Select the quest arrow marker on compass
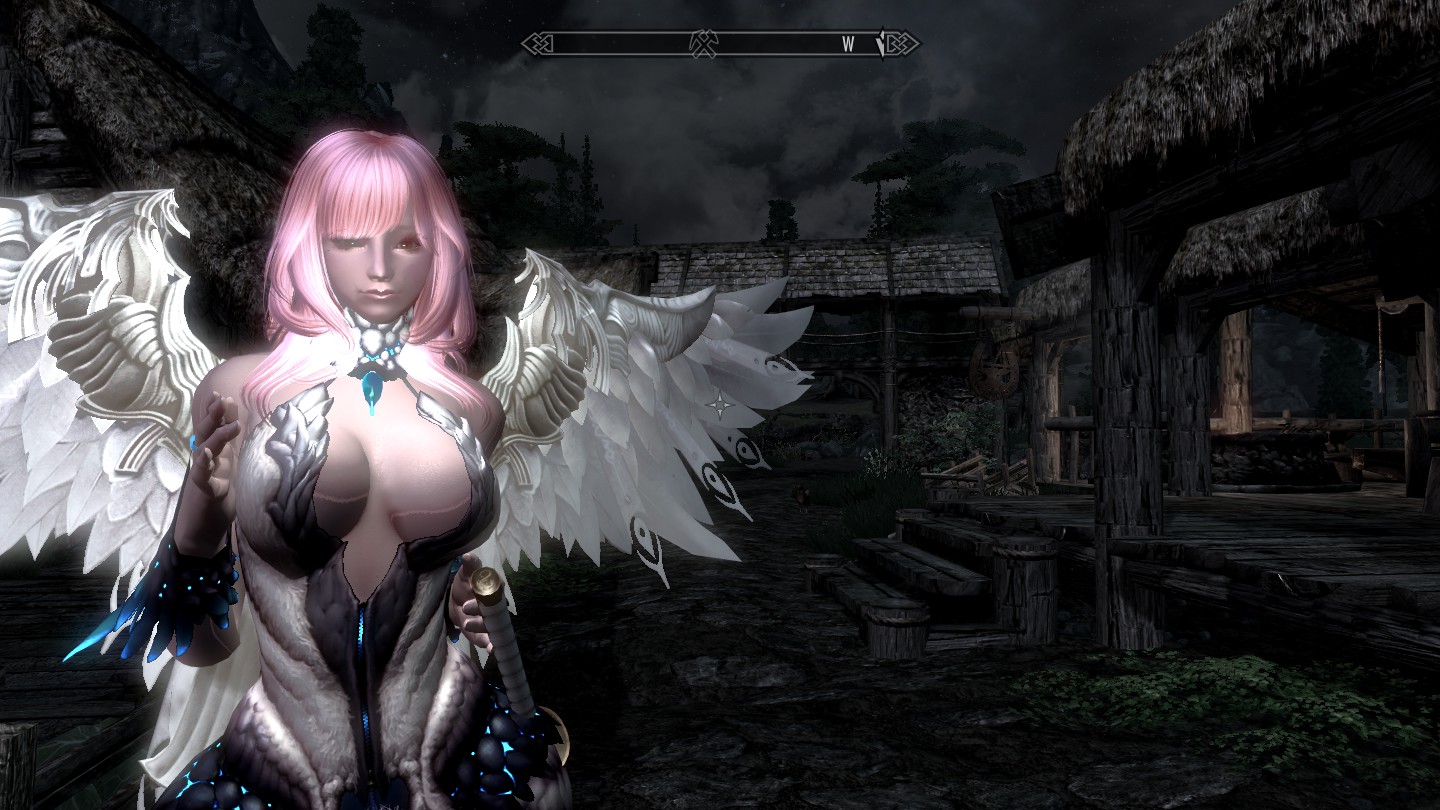Image resolution: width=1440 pixels, height=810 pixels. coord(880,43)
